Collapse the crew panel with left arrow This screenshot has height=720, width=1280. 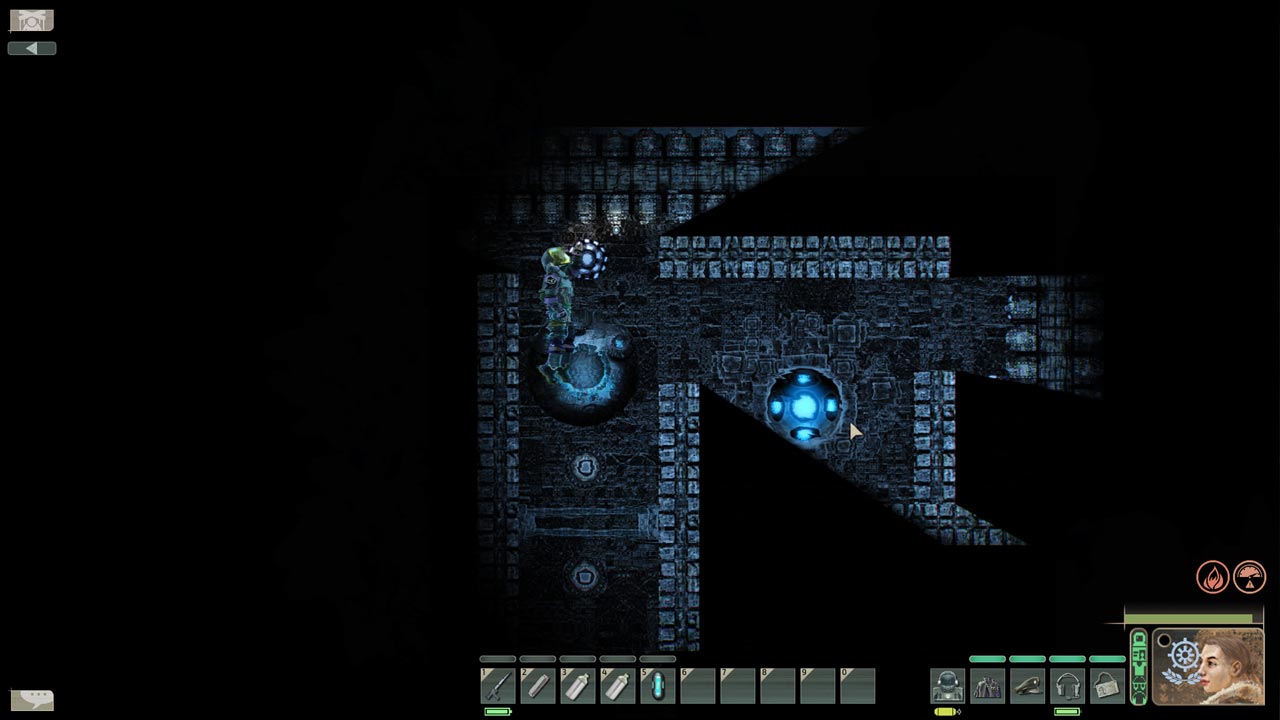32,48
